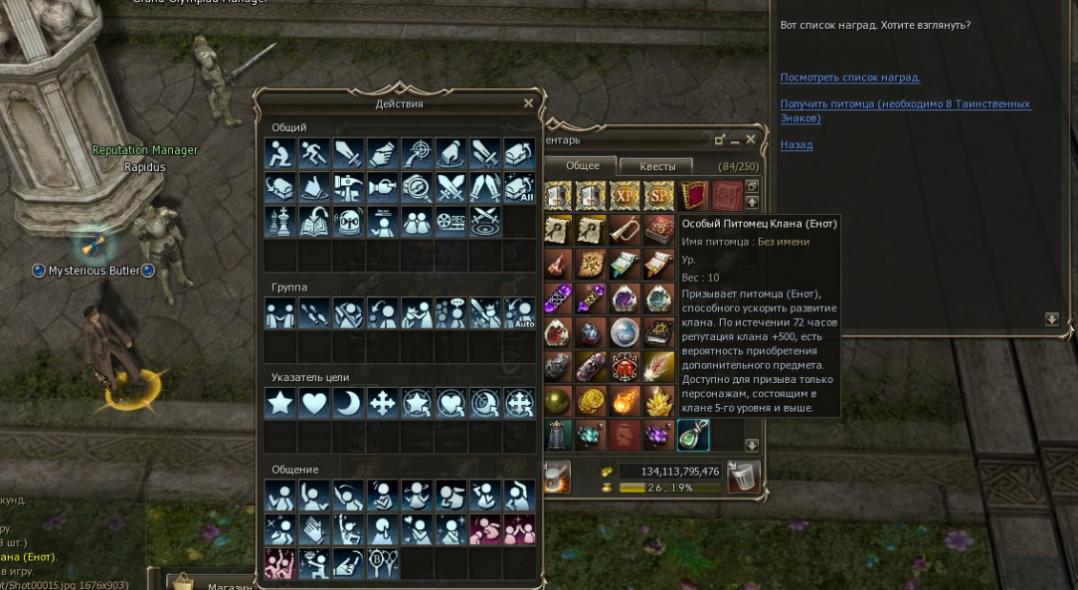Use the chess pieces action icon
This screenshot has height=590, width=1078.
pos(281,221)
